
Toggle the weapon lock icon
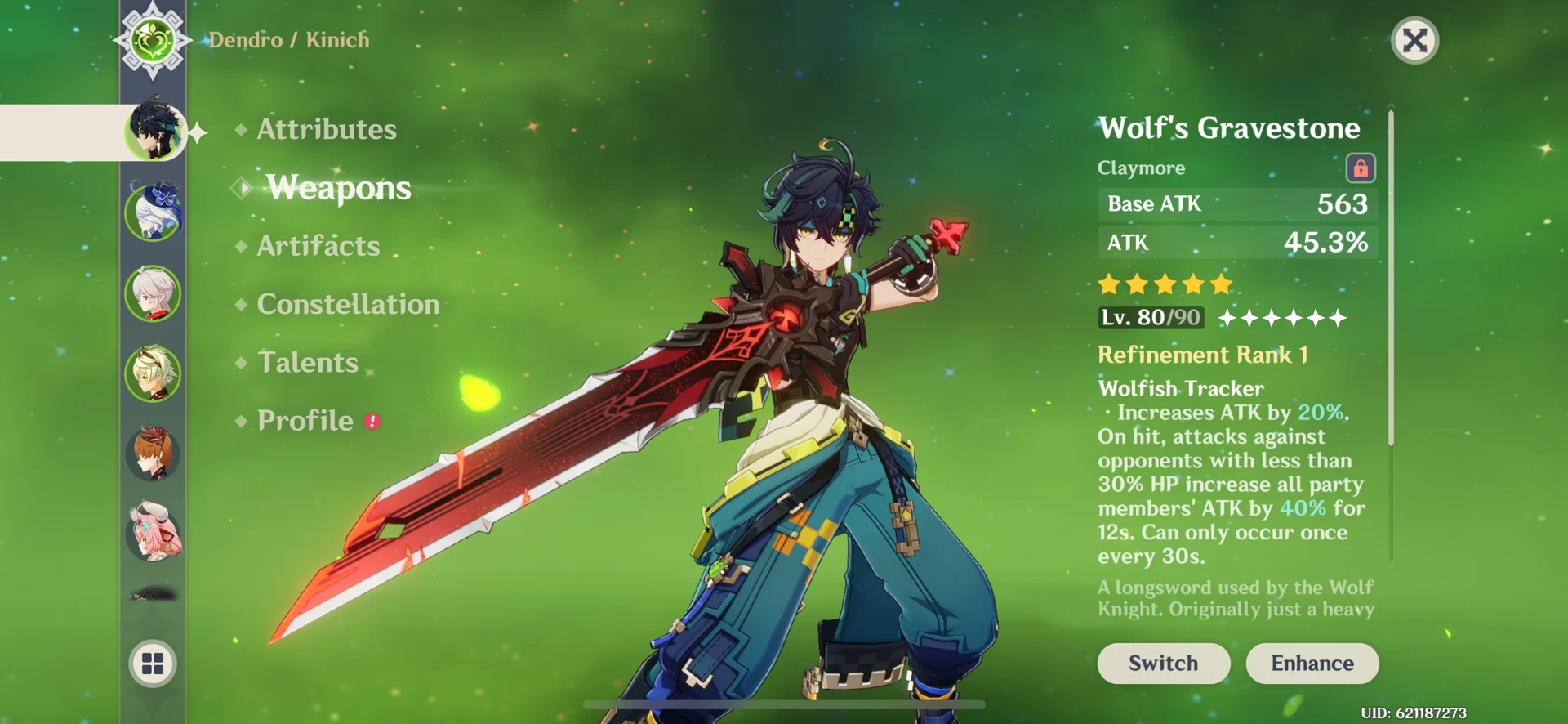pyautogui.click(x=1360, y=167)
